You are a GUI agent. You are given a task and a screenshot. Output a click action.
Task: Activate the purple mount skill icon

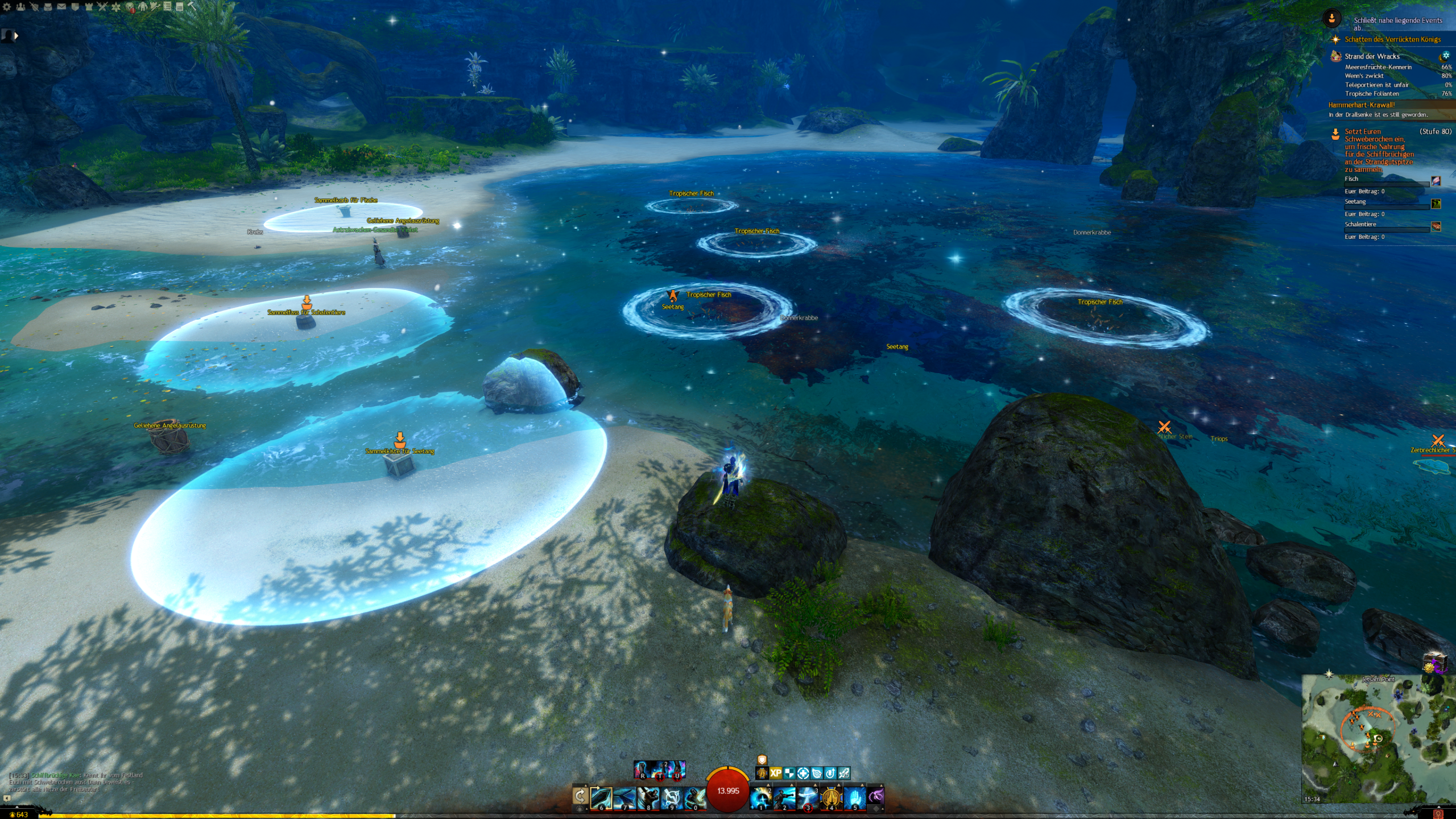tap(877, 796)
